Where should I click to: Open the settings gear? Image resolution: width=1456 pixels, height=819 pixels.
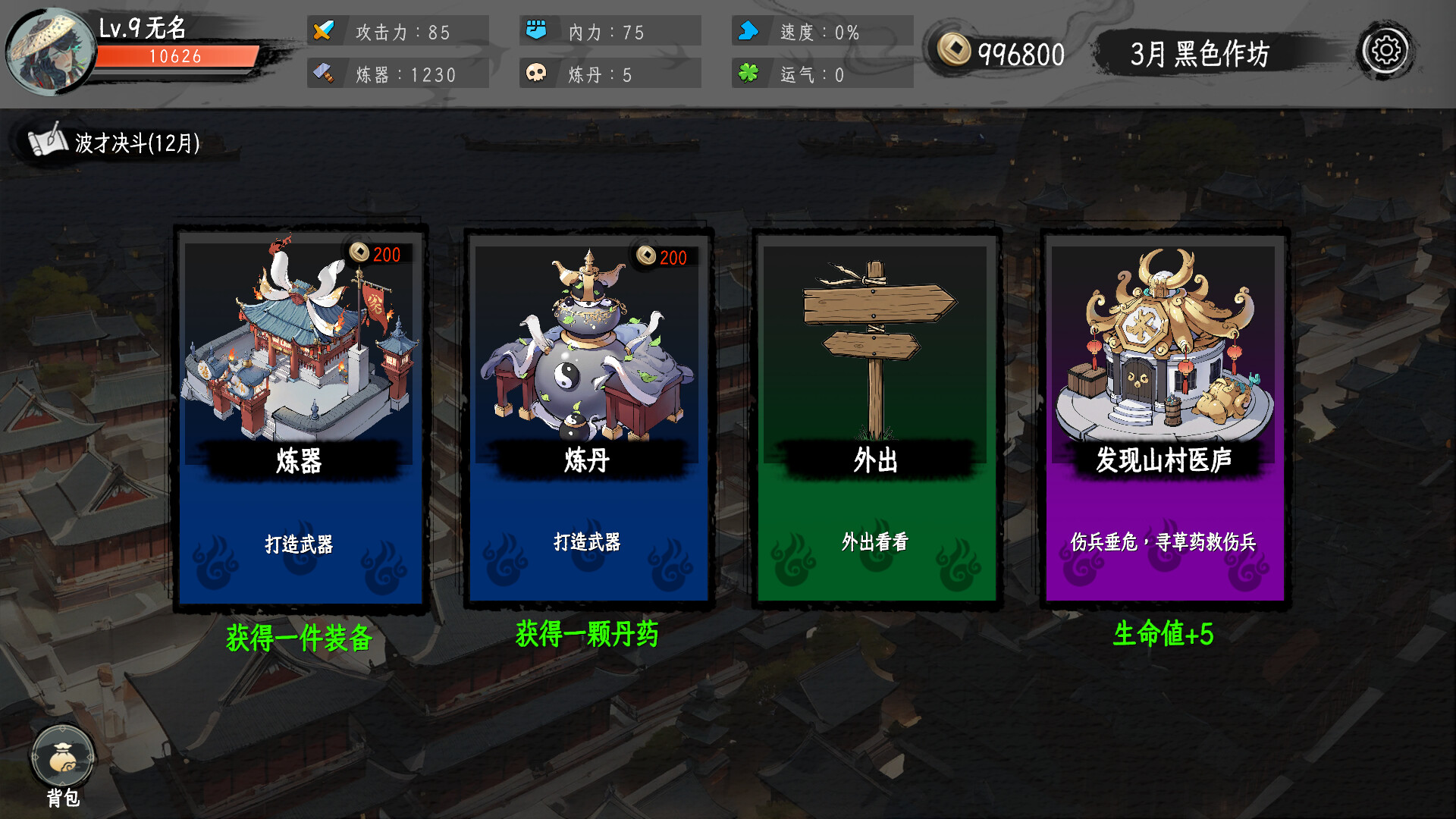pos(1388,52)
